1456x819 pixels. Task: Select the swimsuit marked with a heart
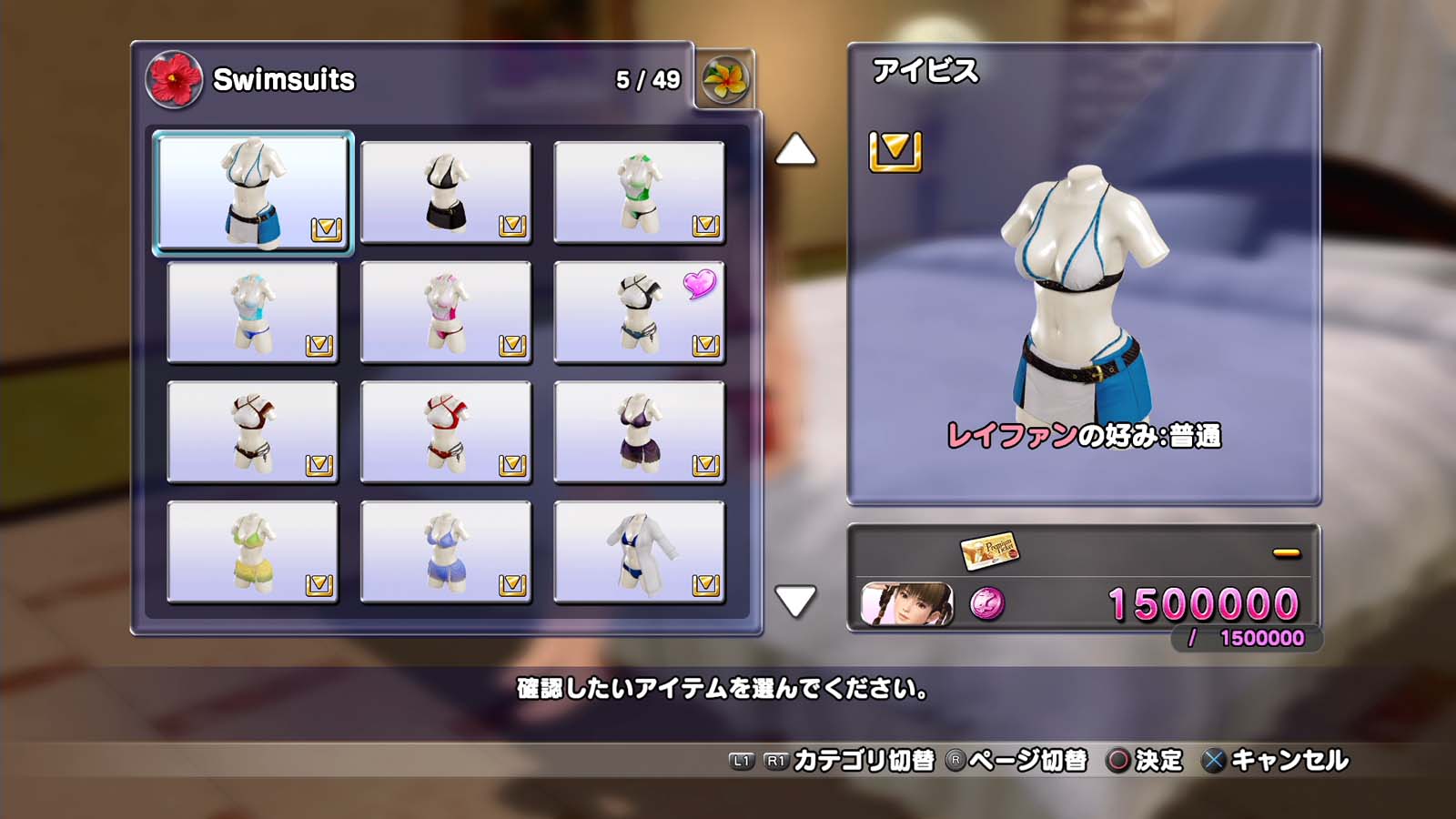tap(639, 312)
